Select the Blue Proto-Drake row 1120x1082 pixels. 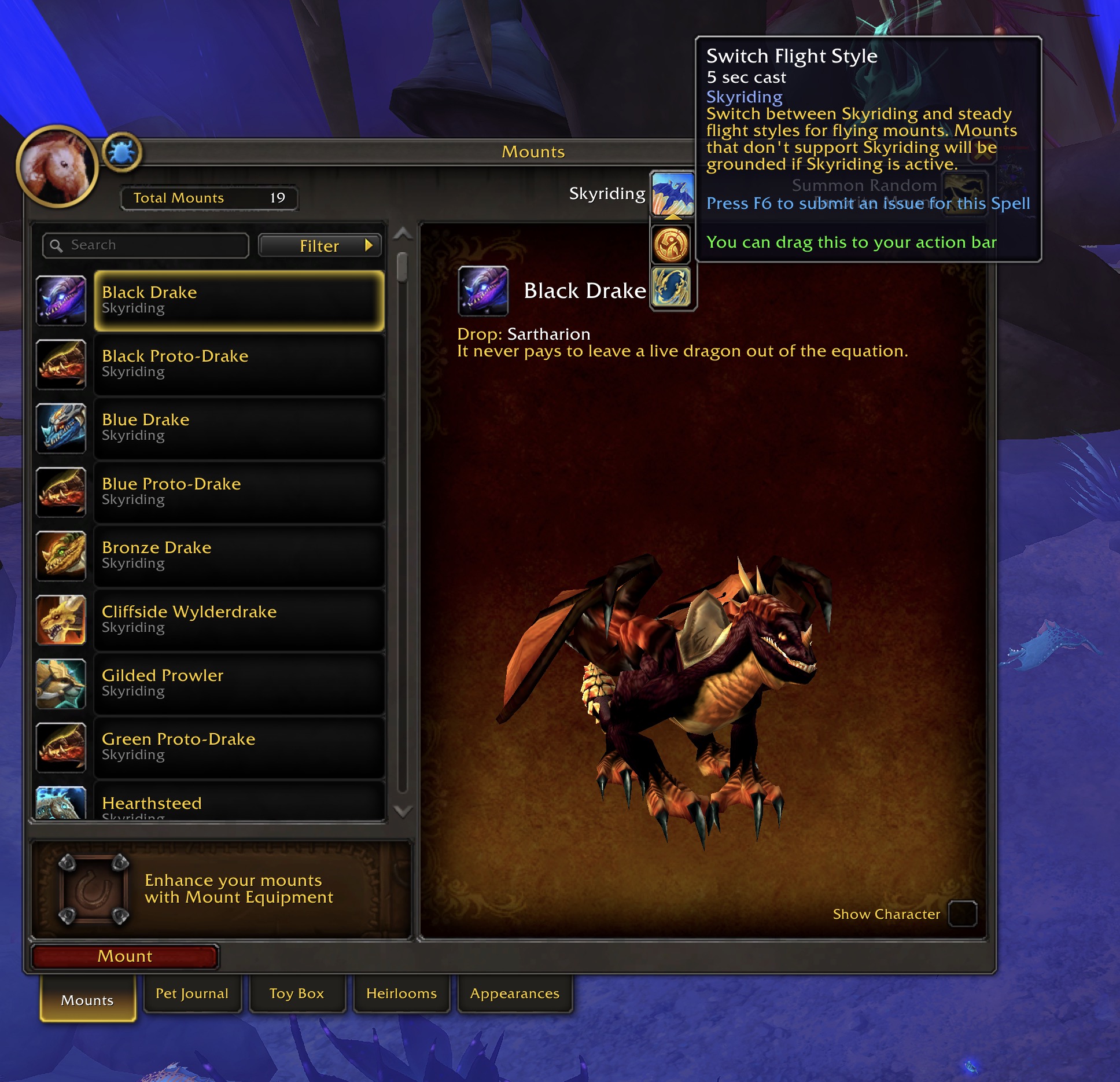tap(238, 492)
